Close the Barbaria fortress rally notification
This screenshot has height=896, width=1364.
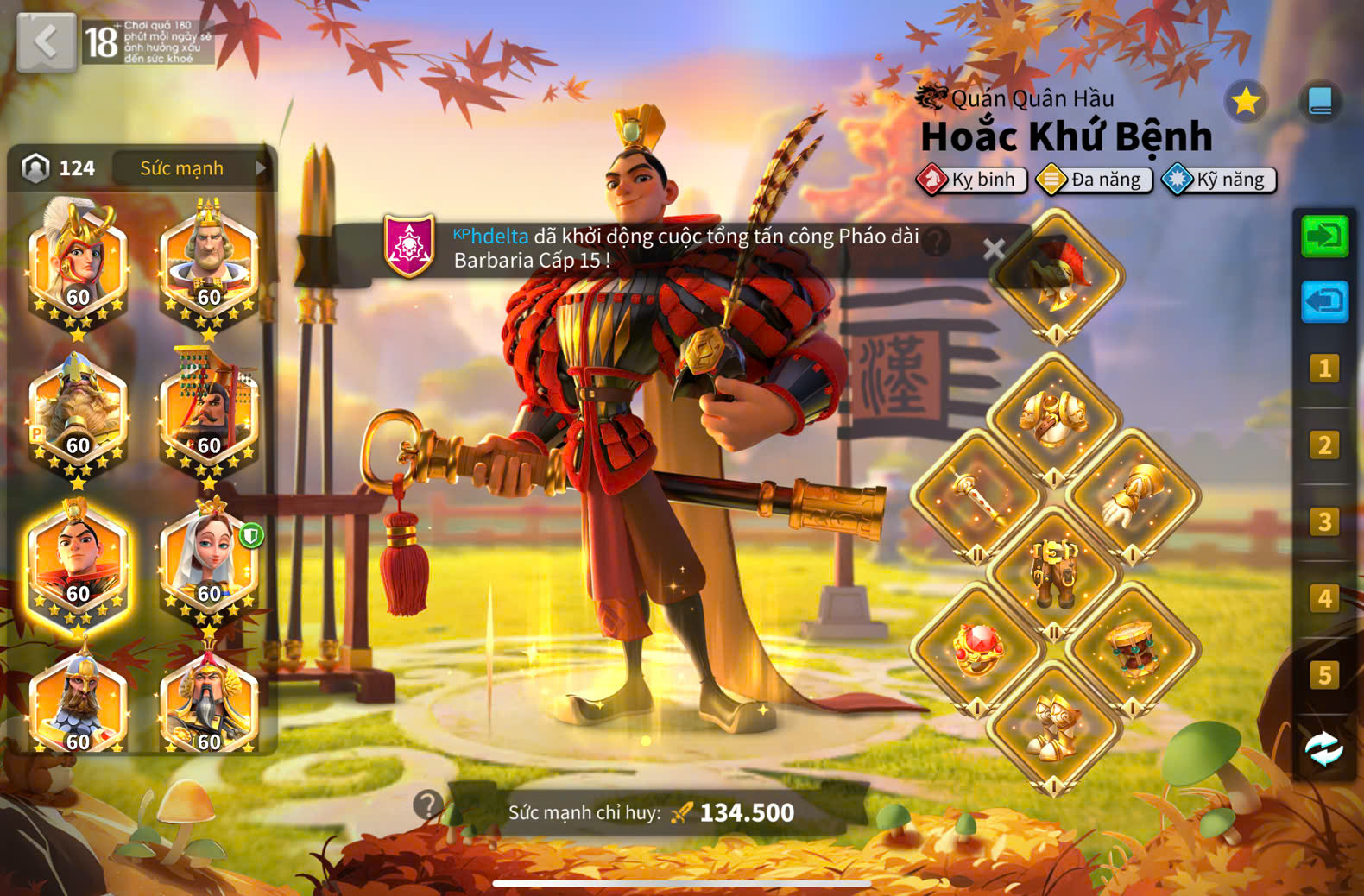[994, 249]
